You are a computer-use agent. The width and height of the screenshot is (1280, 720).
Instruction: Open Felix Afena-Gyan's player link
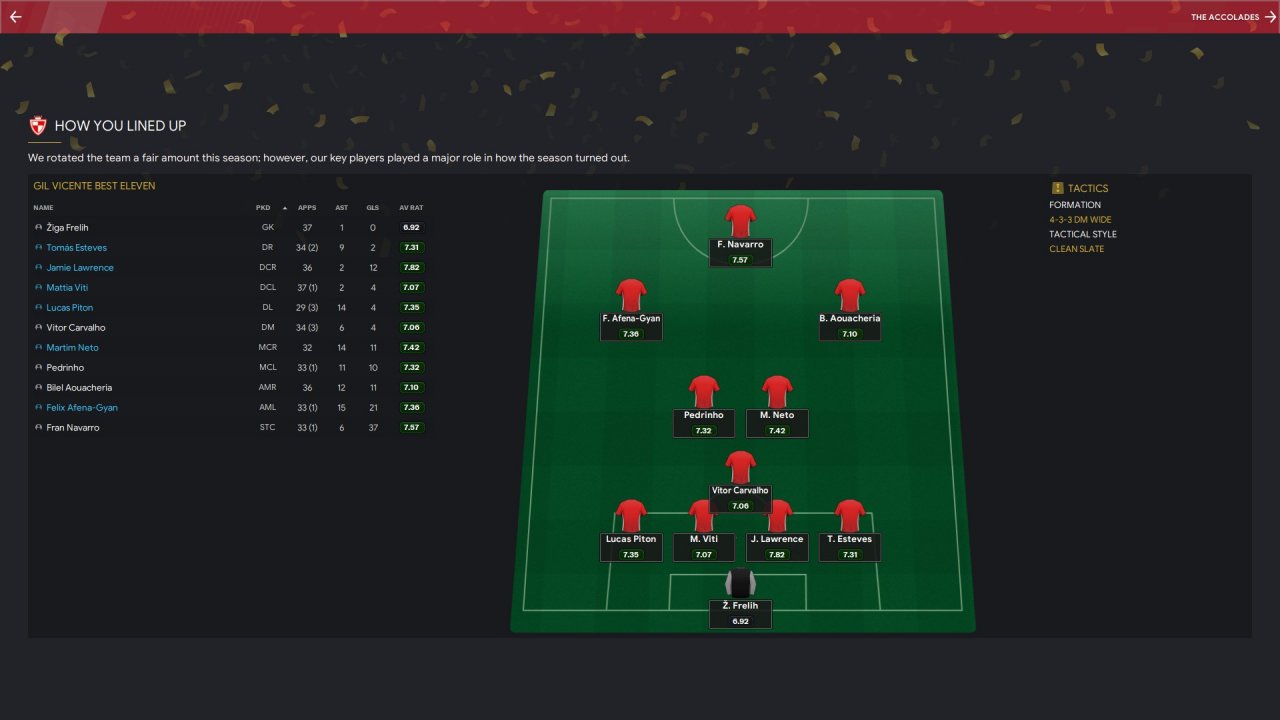pyautogui.click(x=82, y=408)
